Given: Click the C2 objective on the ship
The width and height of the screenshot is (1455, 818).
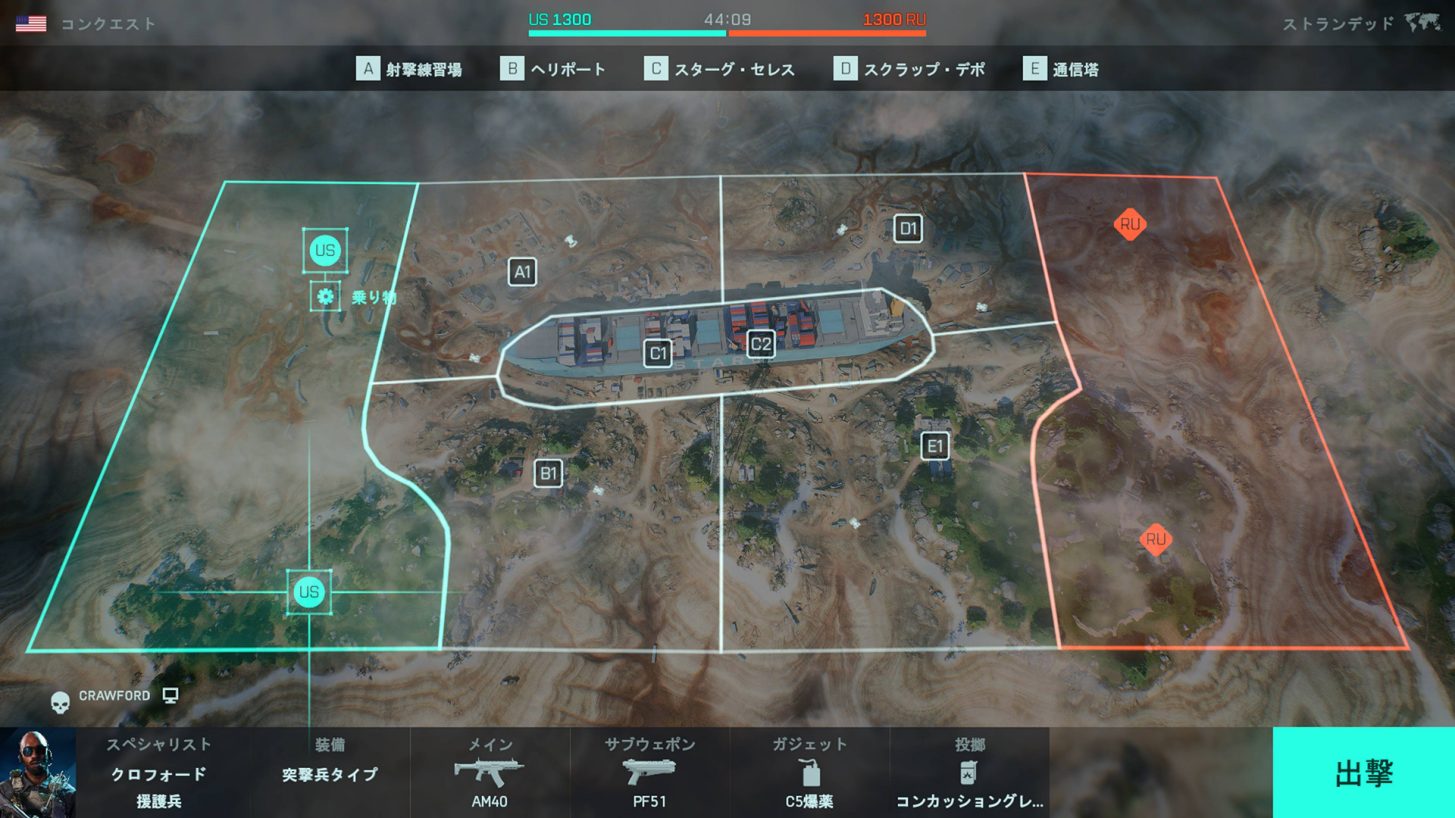Looking at the screenshot, I should 761,345.
